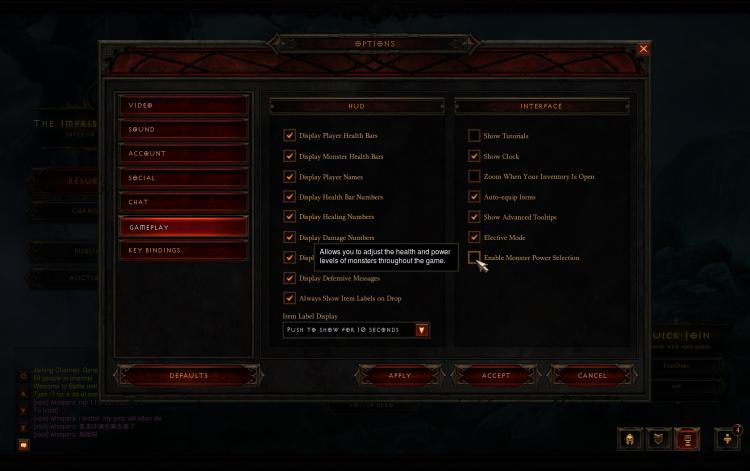Viewport: 750px width, 471px height.
Task: Go to the Social settings tab
Action: click(183, 178)
